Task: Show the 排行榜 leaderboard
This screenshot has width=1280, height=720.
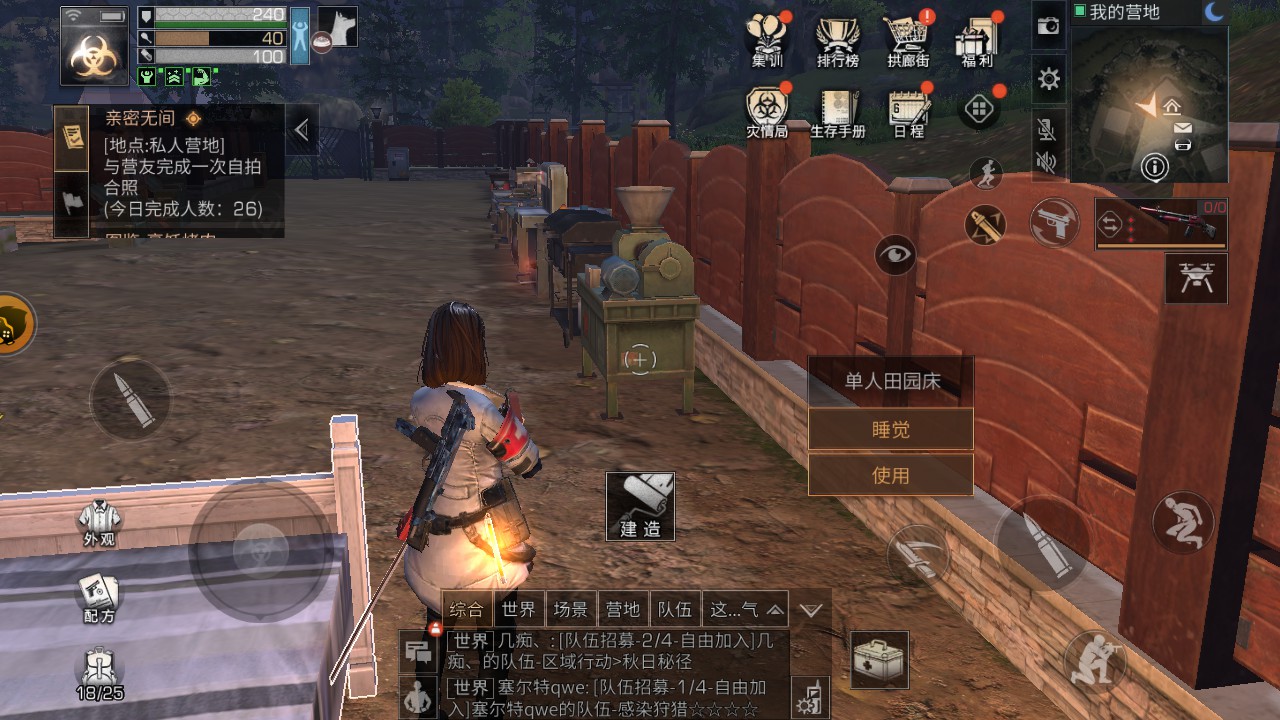Action: coord(837,39)
